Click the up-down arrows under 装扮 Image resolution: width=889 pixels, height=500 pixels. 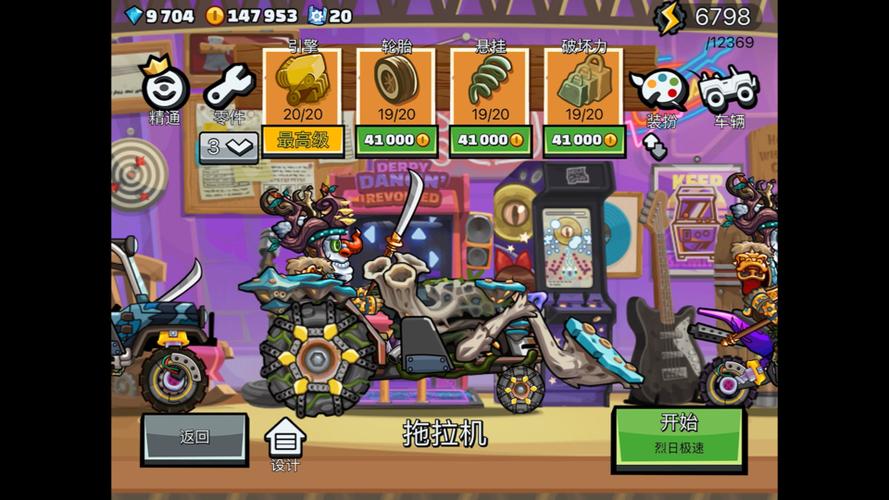tap(655, 147)
